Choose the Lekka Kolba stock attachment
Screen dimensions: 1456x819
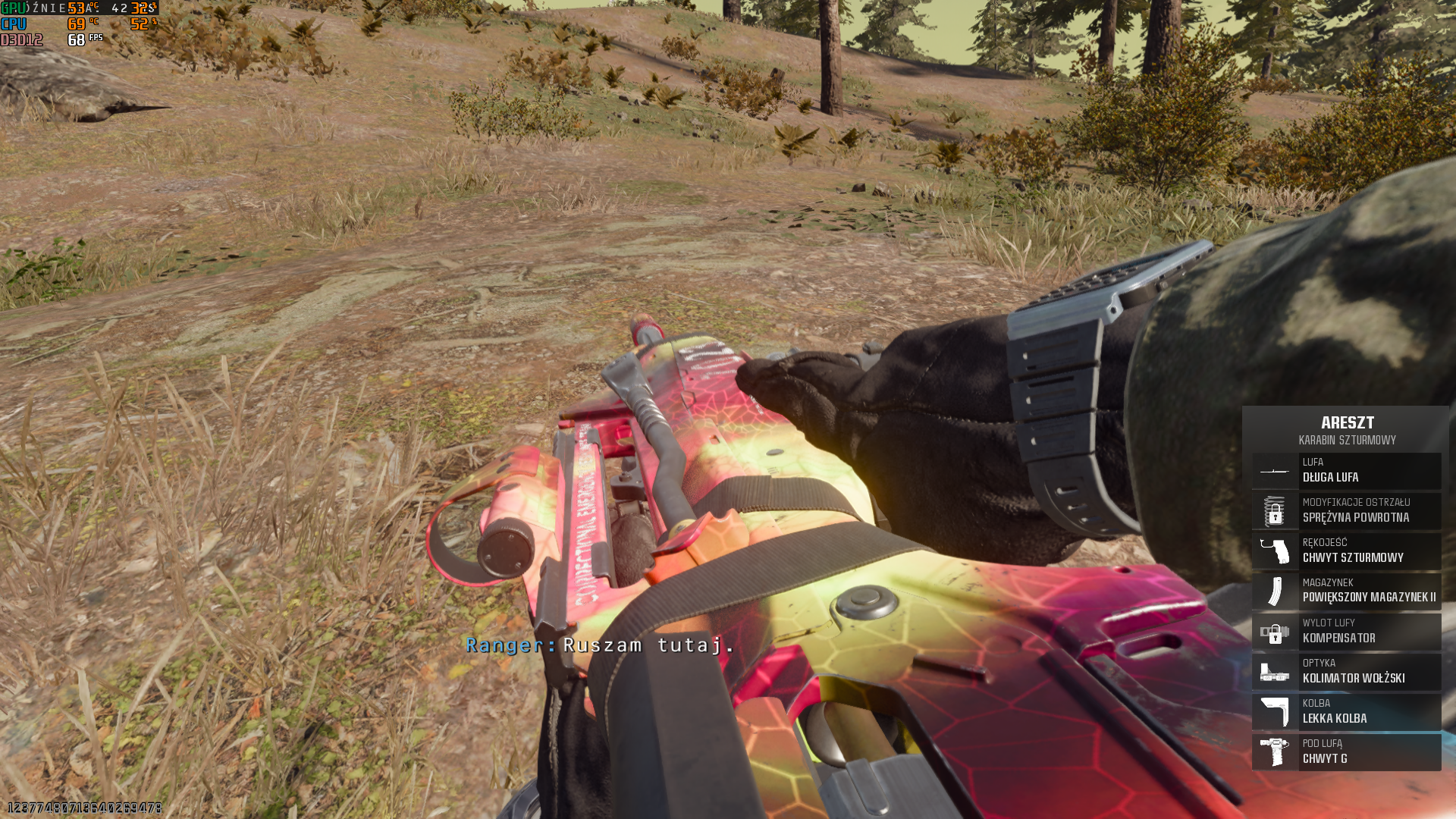[x=1346, y=712]
